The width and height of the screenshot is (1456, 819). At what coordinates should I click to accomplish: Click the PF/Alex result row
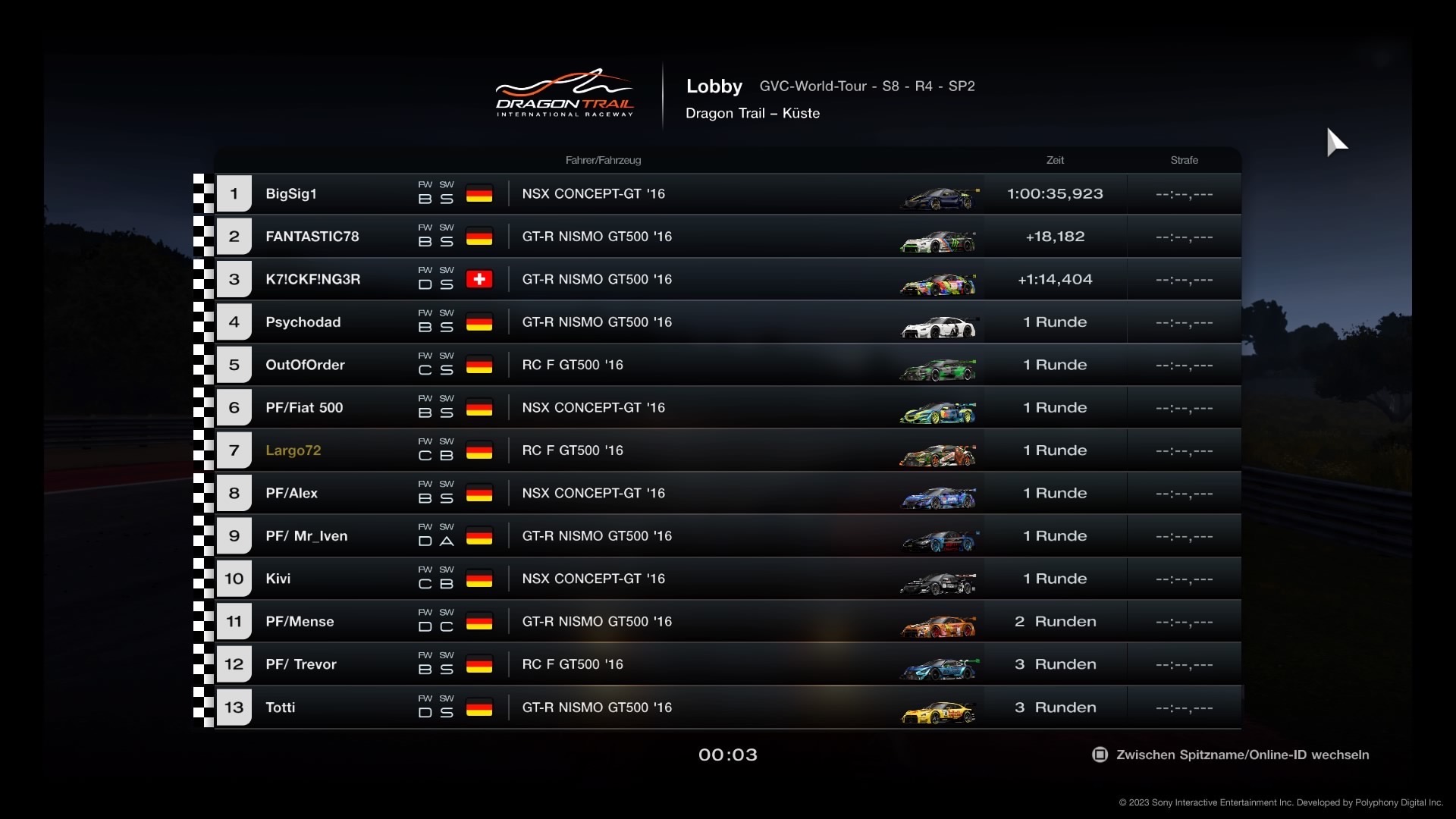click(x=728, y=493)
